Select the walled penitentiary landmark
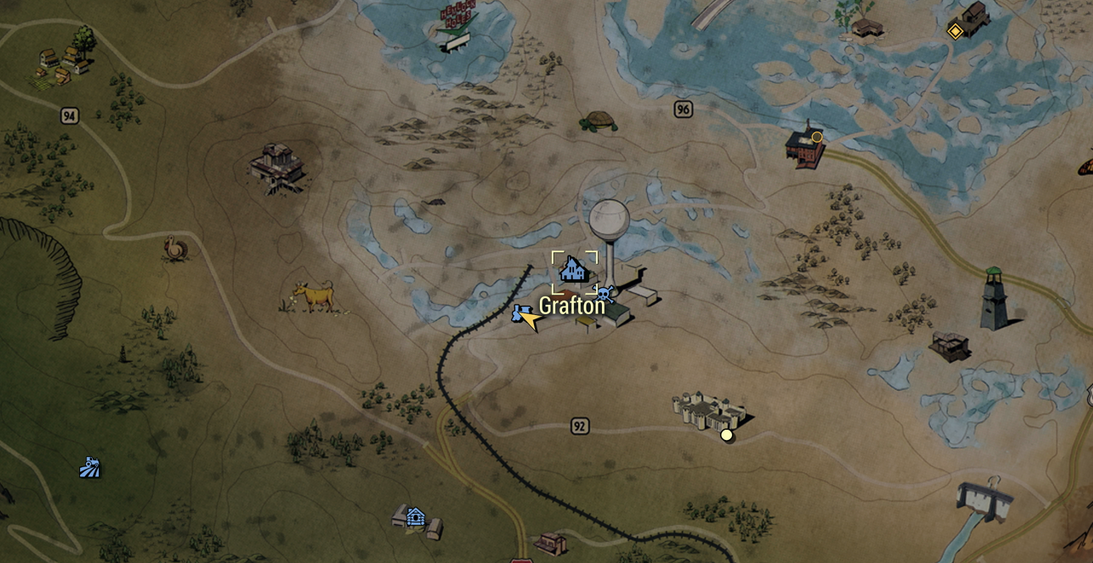 711,410
